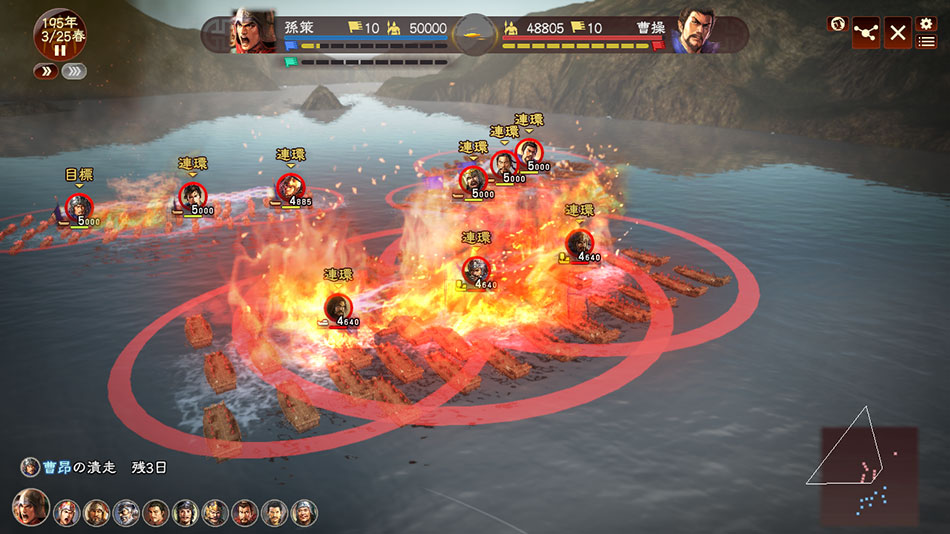Image resolution: width=950 pixels, height=534 pixels.
Task: Select the 連環 unit with 4885 troops
Action: pyautogui.click(x=290, y=187)
